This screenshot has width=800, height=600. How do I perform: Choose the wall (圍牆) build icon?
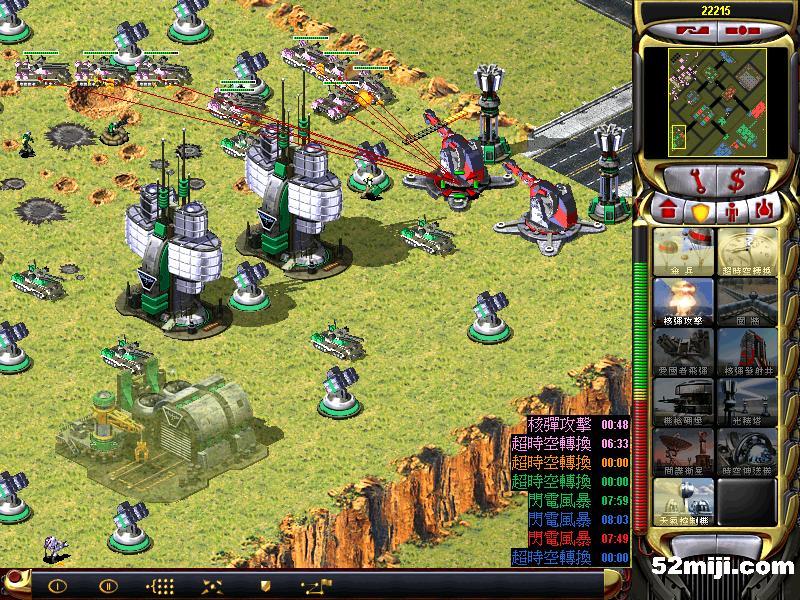tap(746, 302)
